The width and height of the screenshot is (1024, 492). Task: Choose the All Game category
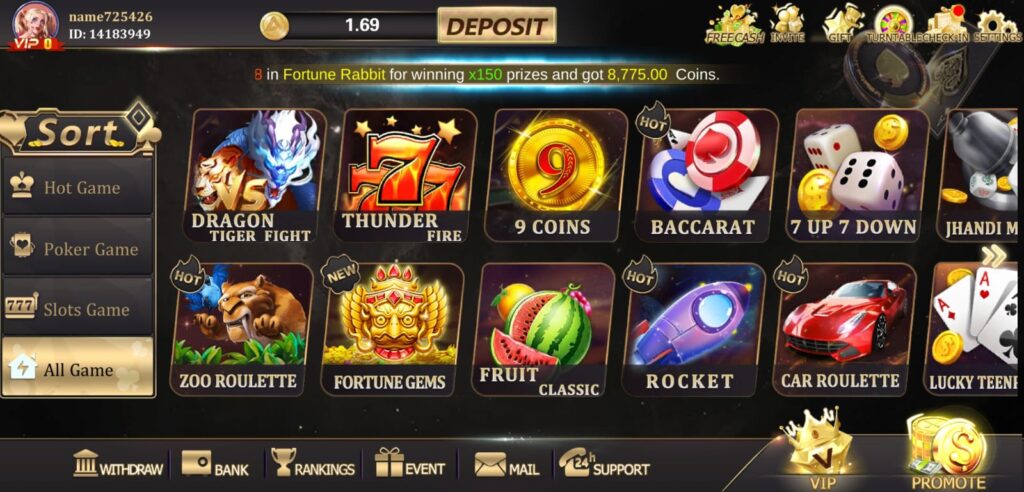78,369
